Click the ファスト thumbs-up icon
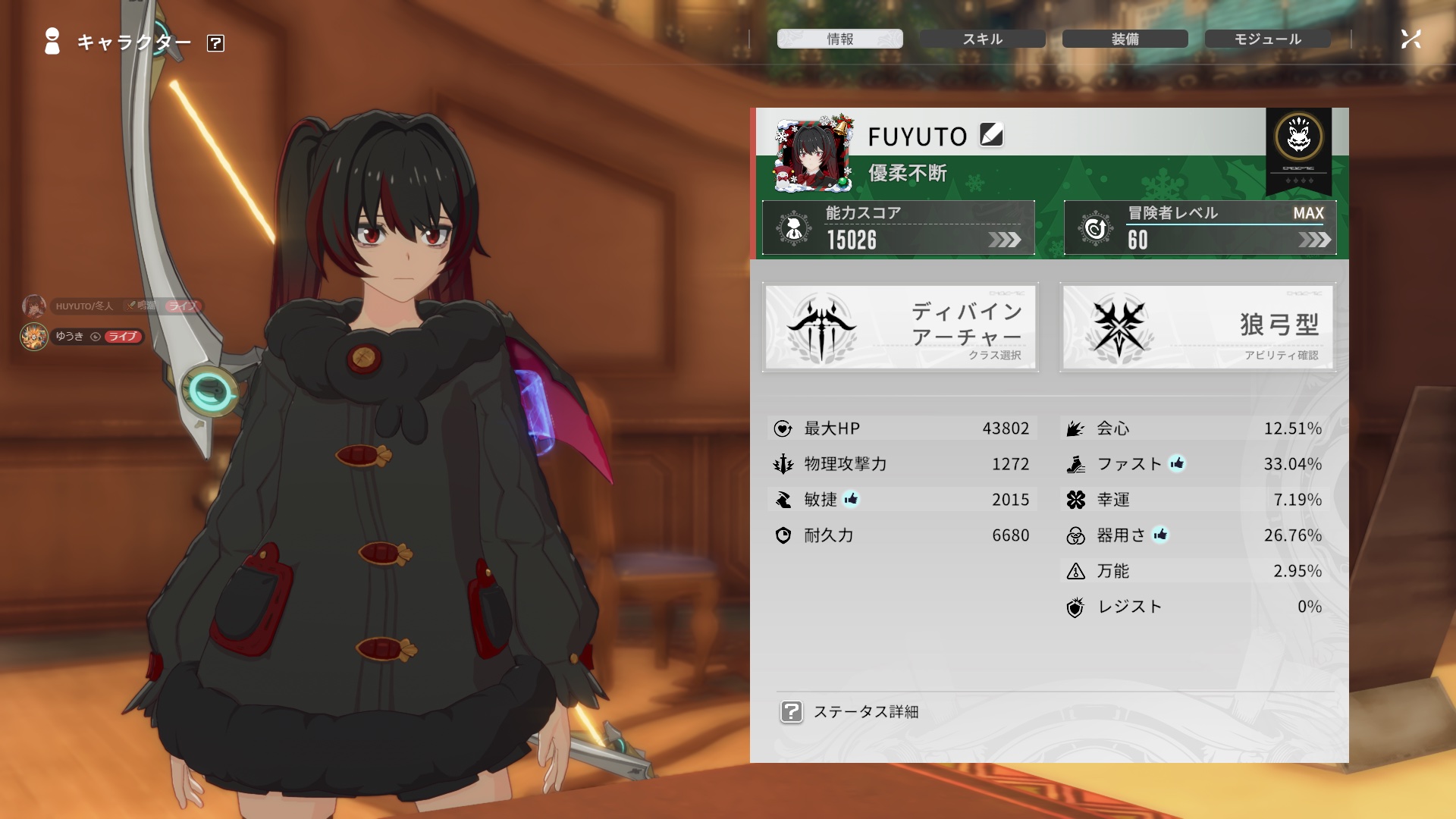Screen dimensions: 1456x819 (x=1177, y=463)
